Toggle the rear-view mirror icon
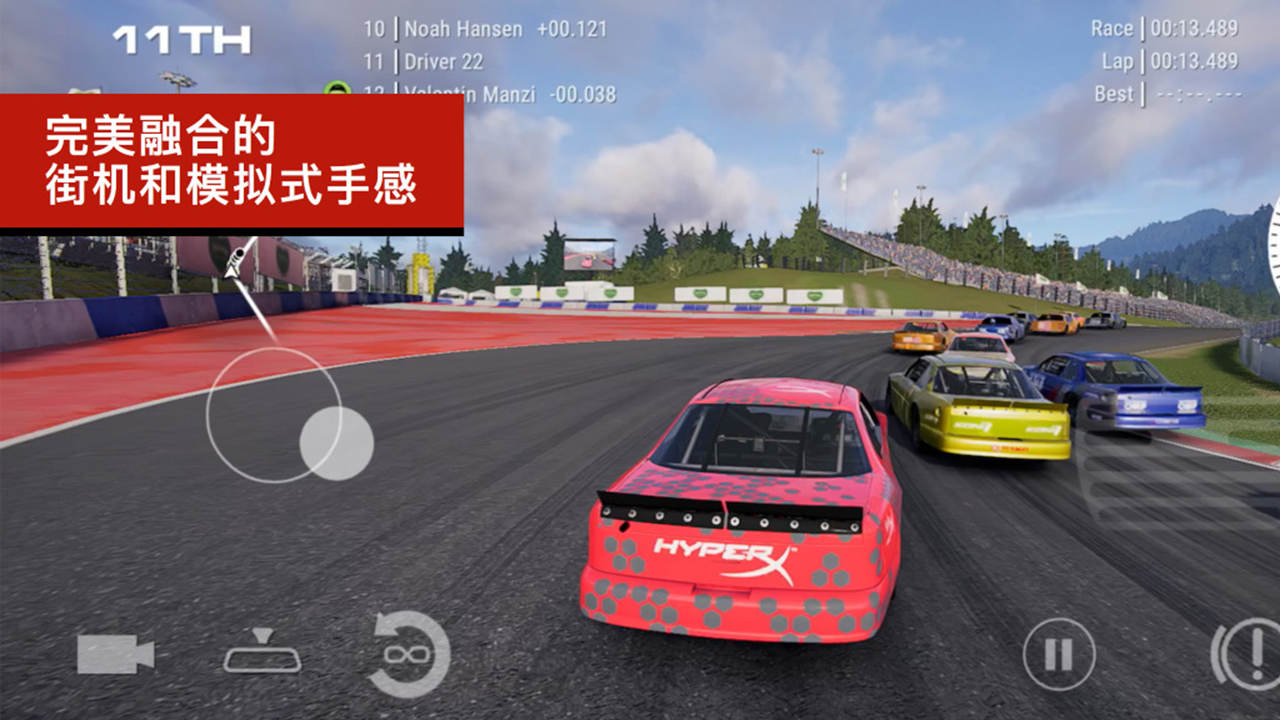 click(x=262, y=652)
